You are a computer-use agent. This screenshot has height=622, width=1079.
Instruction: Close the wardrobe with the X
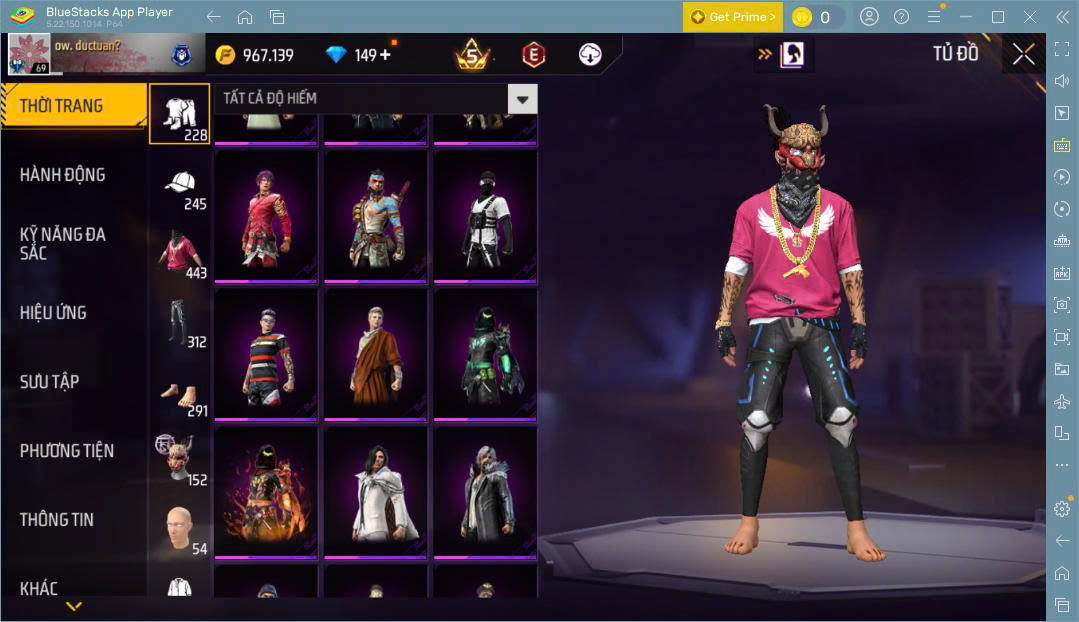(1023, 54)
